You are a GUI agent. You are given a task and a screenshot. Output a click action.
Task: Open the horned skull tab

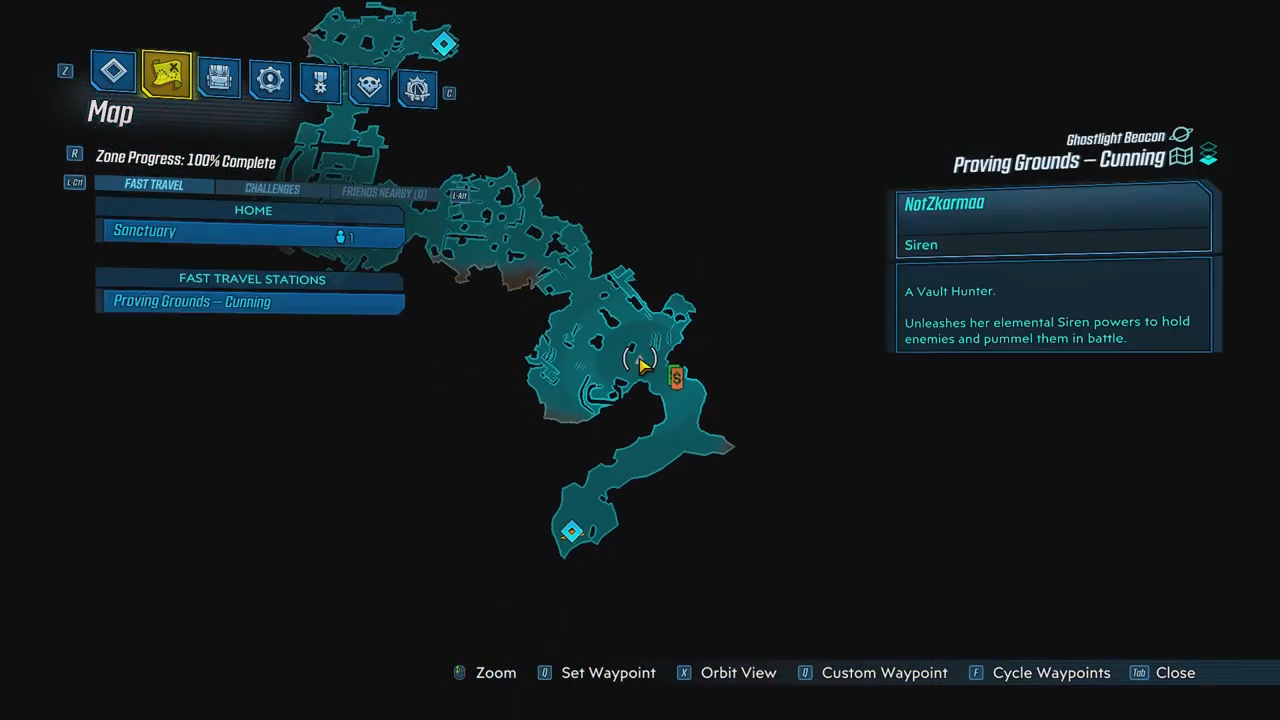(x=369, y=86)
